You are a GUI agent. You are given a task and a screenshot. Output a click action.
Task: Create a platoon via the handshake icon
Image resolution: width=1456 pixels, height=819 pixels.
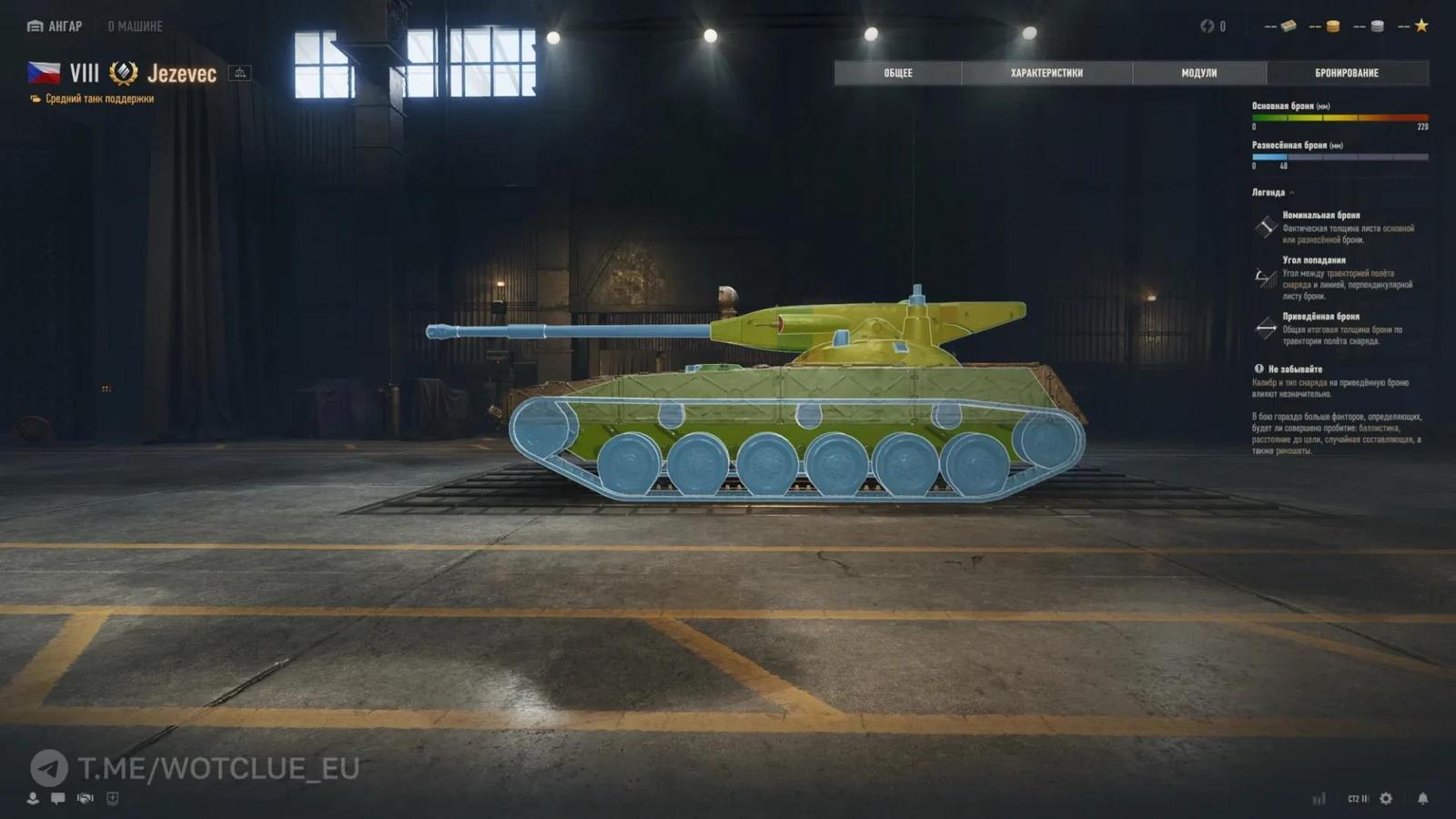pyautogui.click(x=85, y=798)
